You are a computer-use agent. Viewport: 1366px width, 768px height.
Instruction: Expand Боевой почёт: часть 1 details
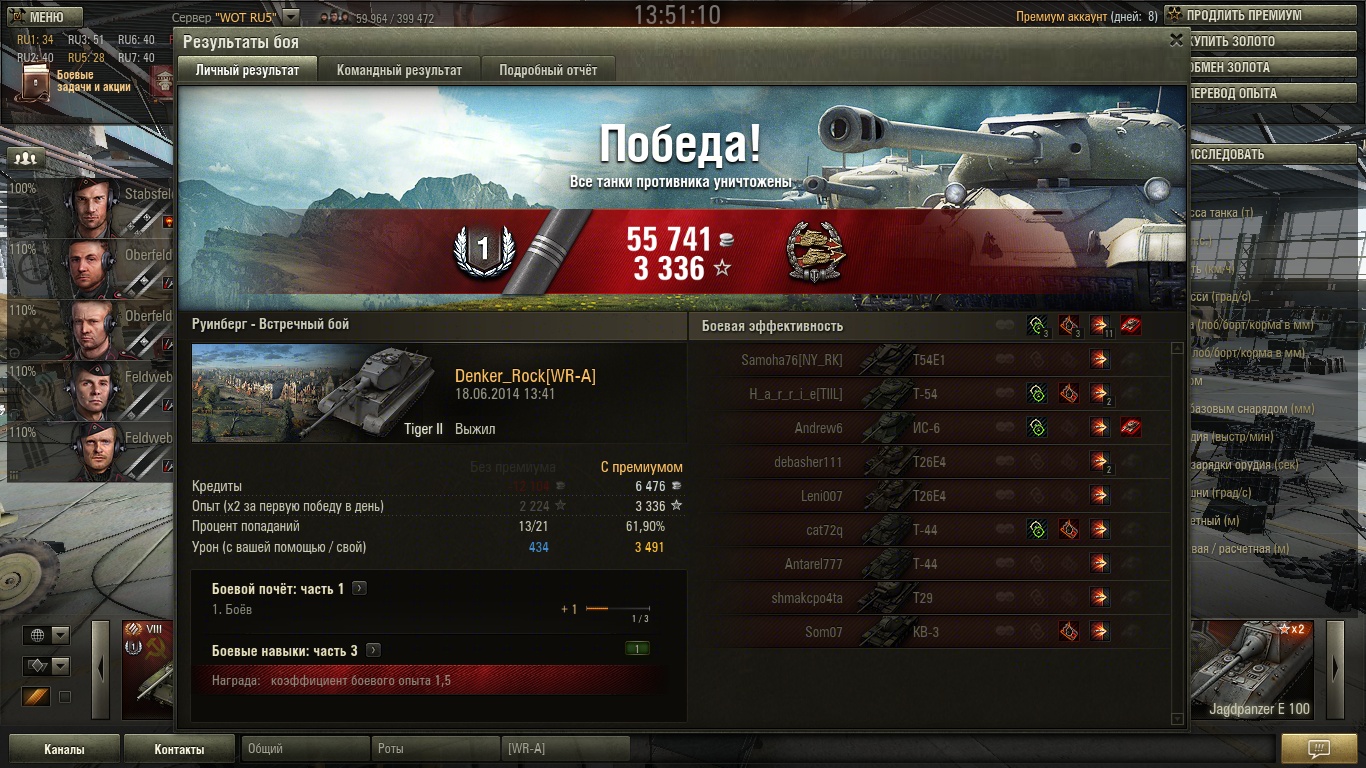click(x=360, y=589)
